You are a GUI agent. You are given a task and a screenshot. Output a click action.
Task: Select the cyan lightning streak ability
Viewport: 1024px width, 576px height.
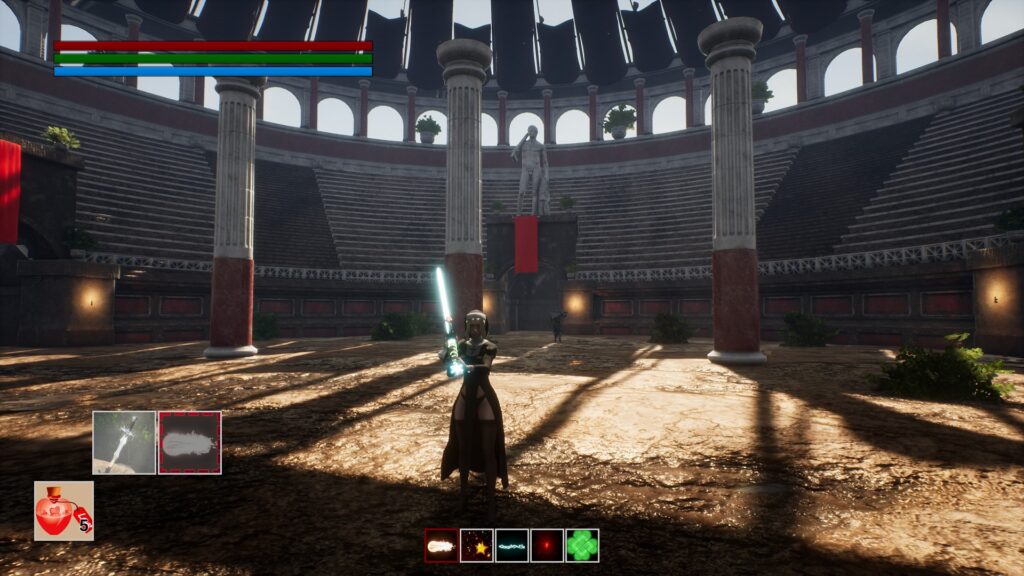(x=512, y=545)
